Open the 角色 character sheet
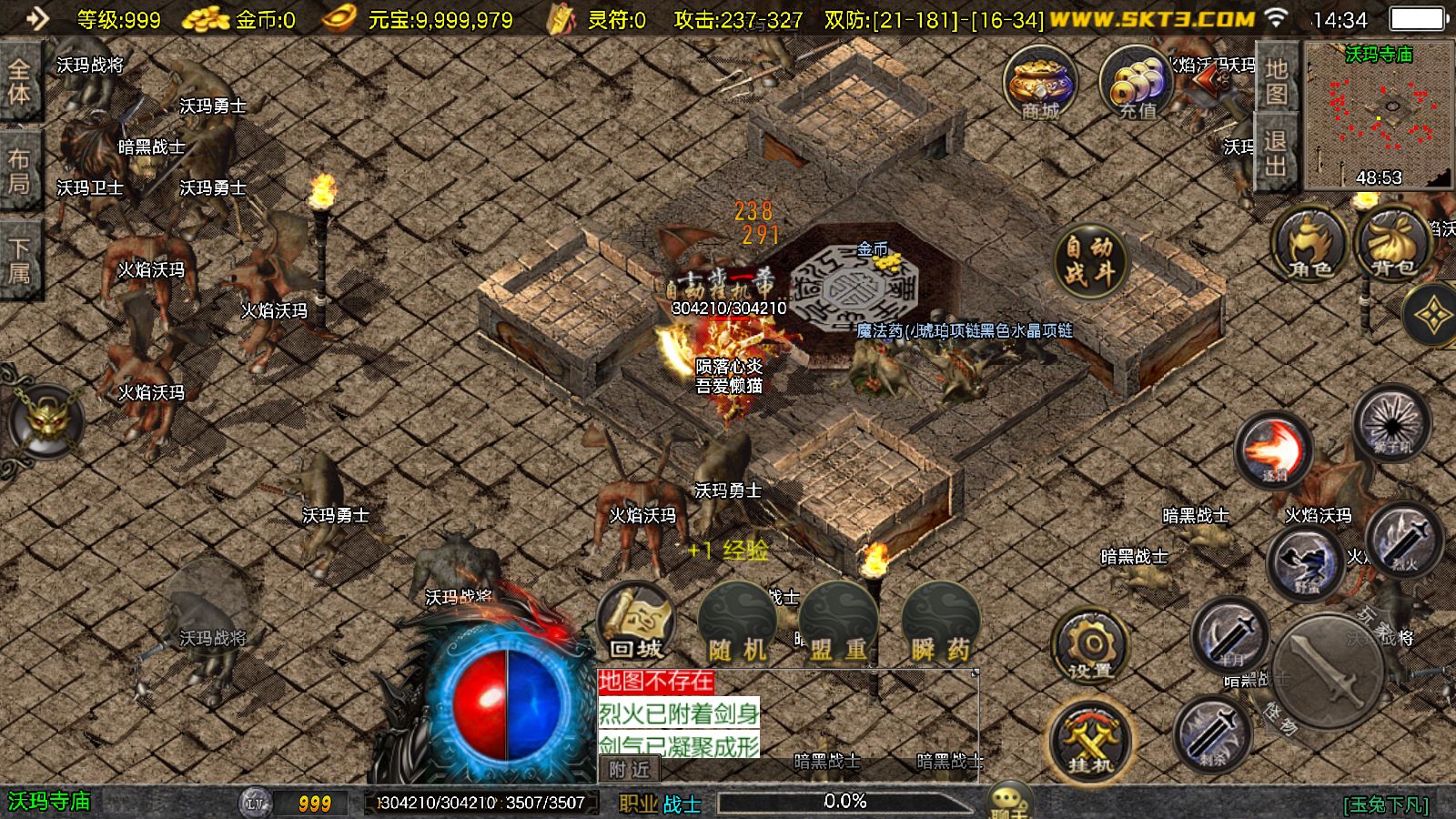The image size is (1456, 819). [1309, 246]
